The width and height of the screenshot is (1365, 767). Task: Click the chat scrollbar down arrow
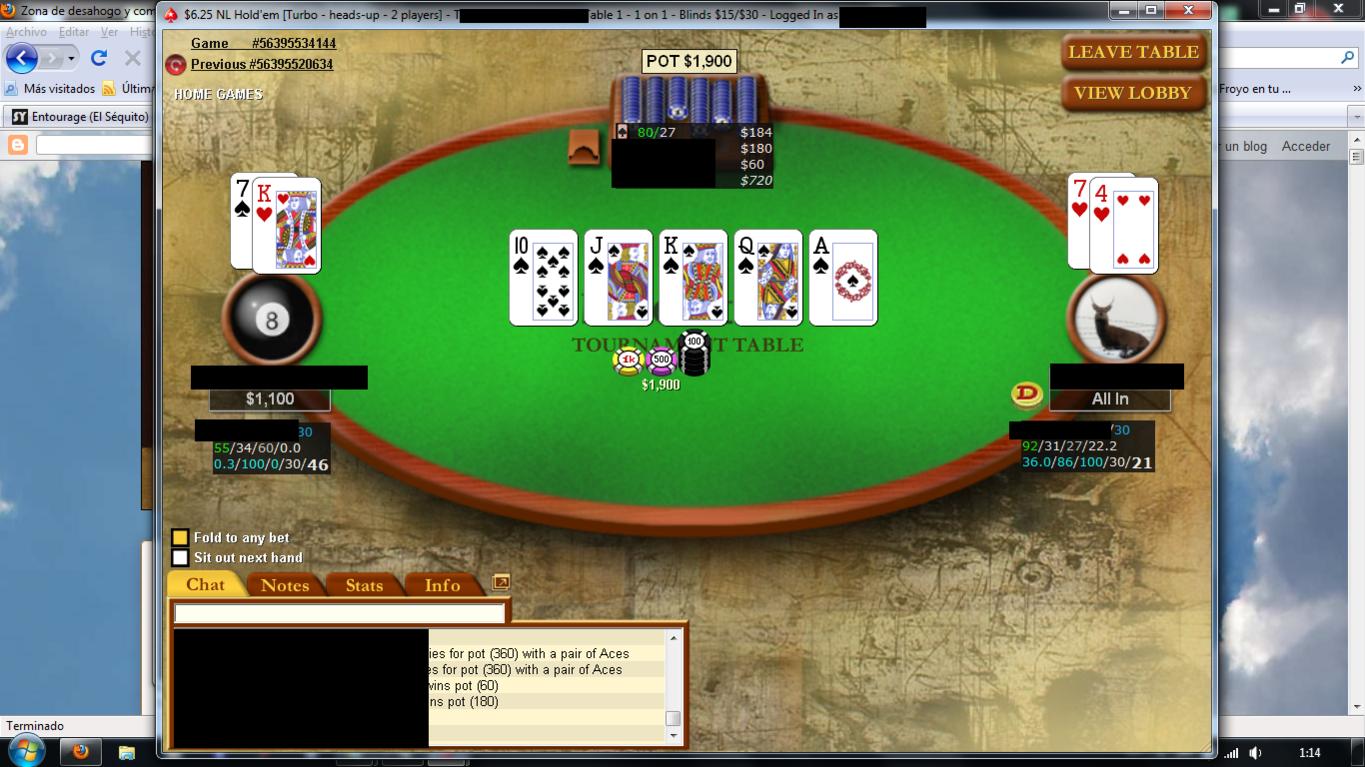pos(673,735)
